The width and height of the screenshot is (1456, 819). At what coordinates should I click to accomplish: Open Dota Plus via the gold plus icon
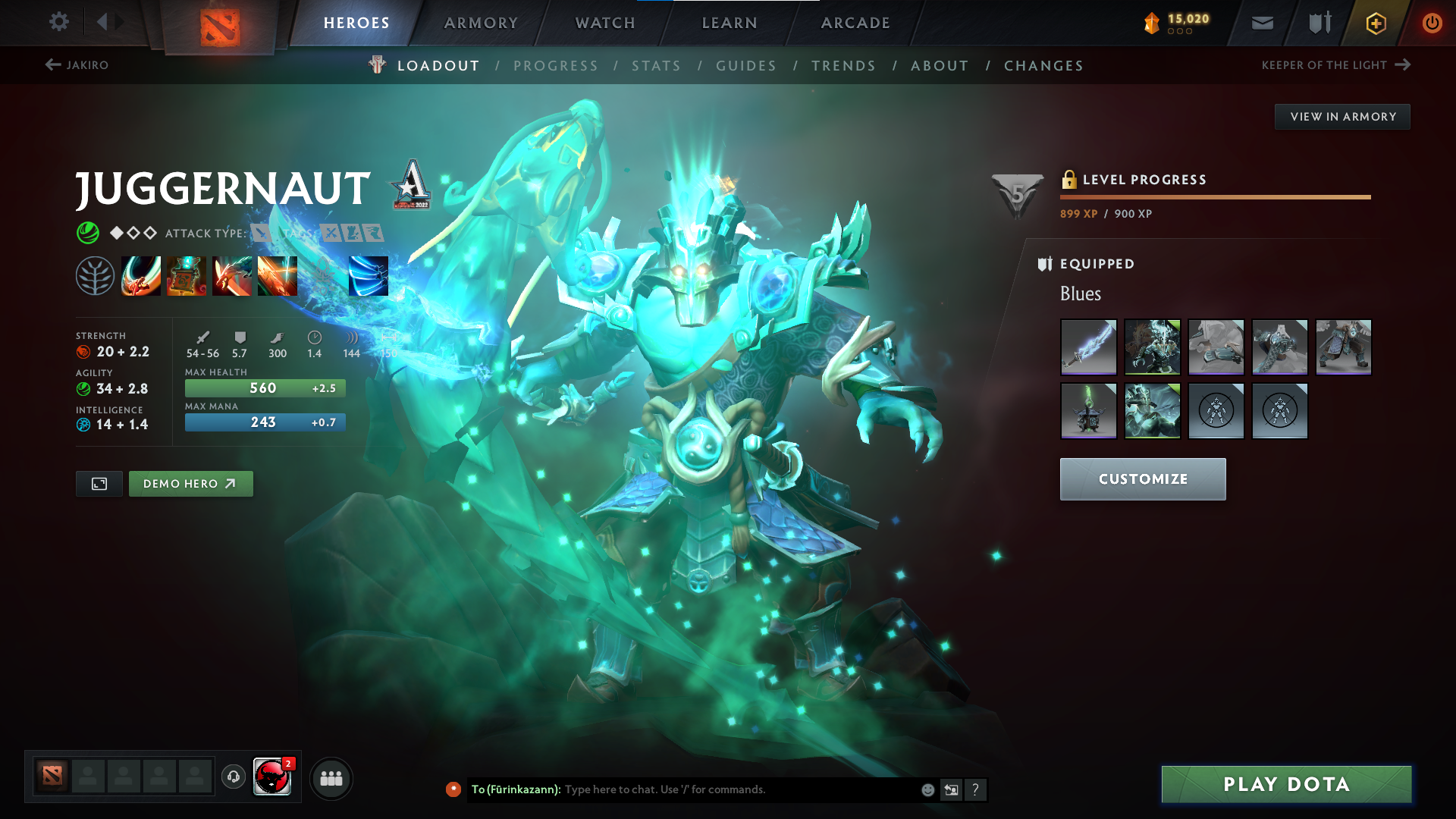point(1375,22)
